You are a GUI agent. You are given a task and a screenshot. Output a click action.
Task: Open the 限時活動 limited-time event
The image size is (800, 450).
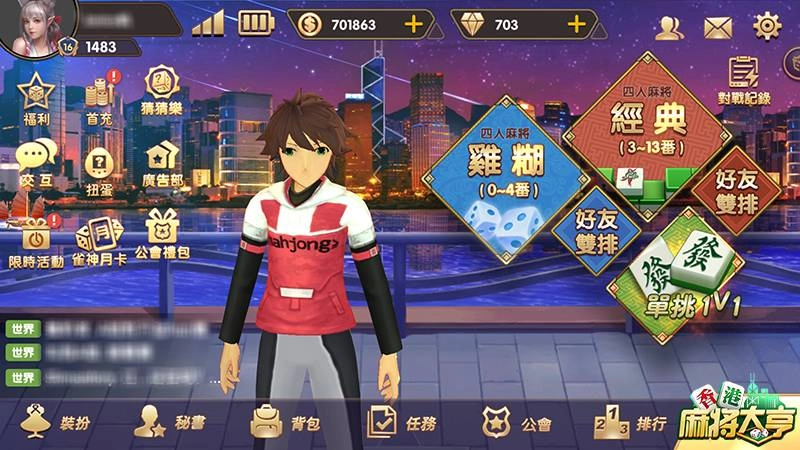click(37, 238)
